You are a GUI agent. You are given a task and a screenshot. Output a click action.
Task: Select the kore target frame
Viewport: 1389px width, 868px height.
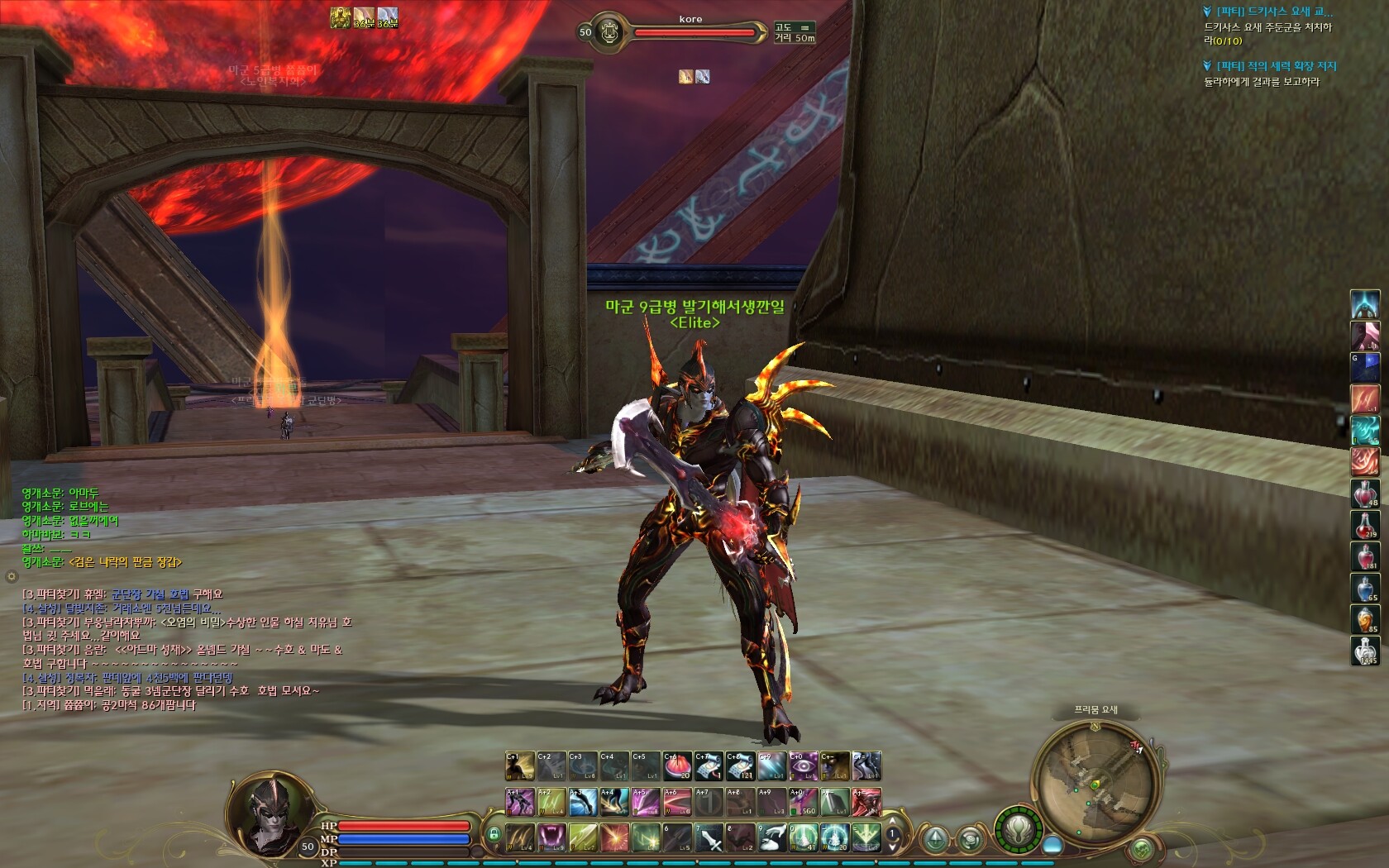click(690, 31)
